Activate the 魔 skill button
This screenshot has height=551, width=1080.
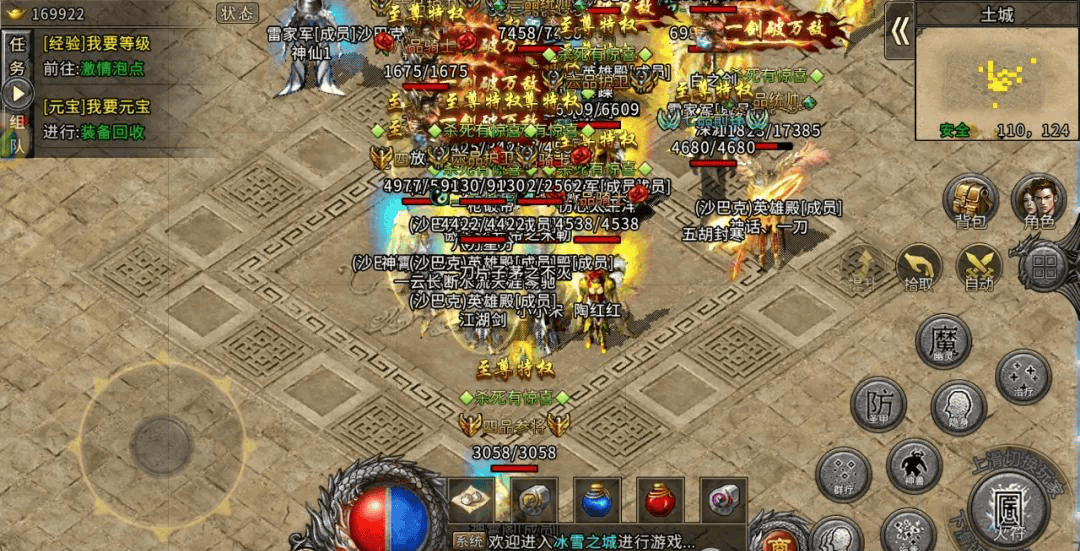tap(944, 340)
